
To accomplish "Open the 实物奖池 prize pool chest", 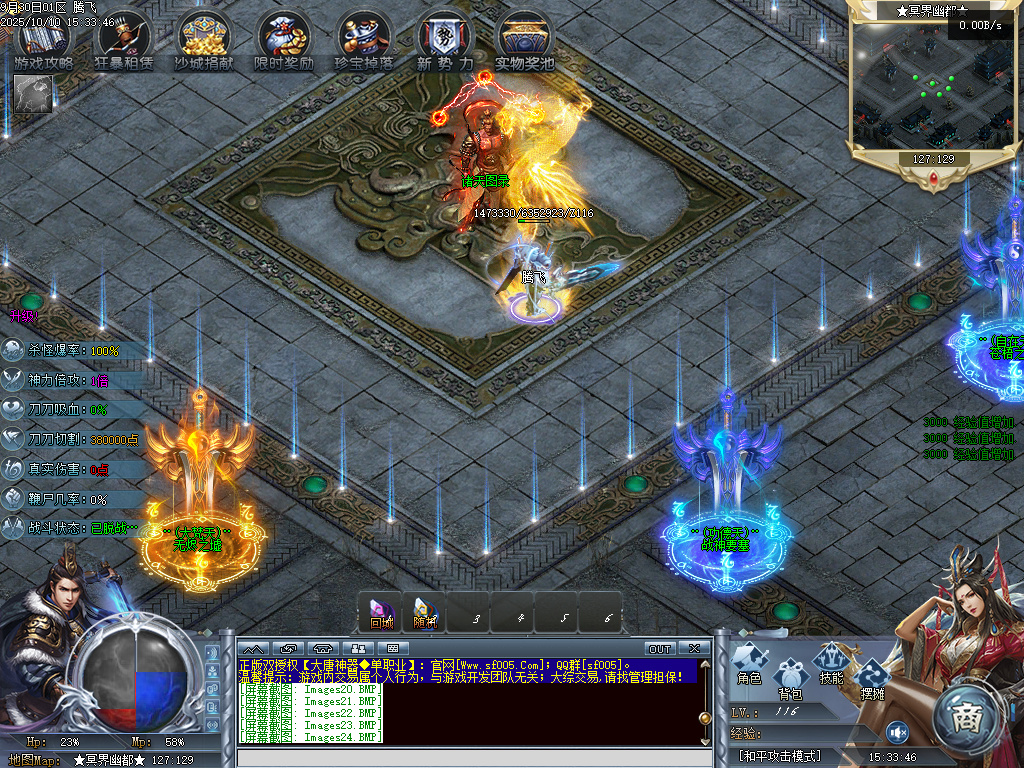I will [524, 40].
